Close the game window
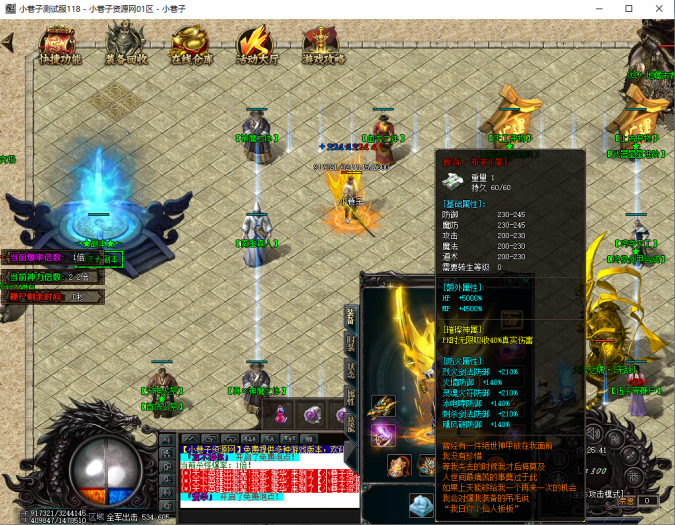 (657, 8)
